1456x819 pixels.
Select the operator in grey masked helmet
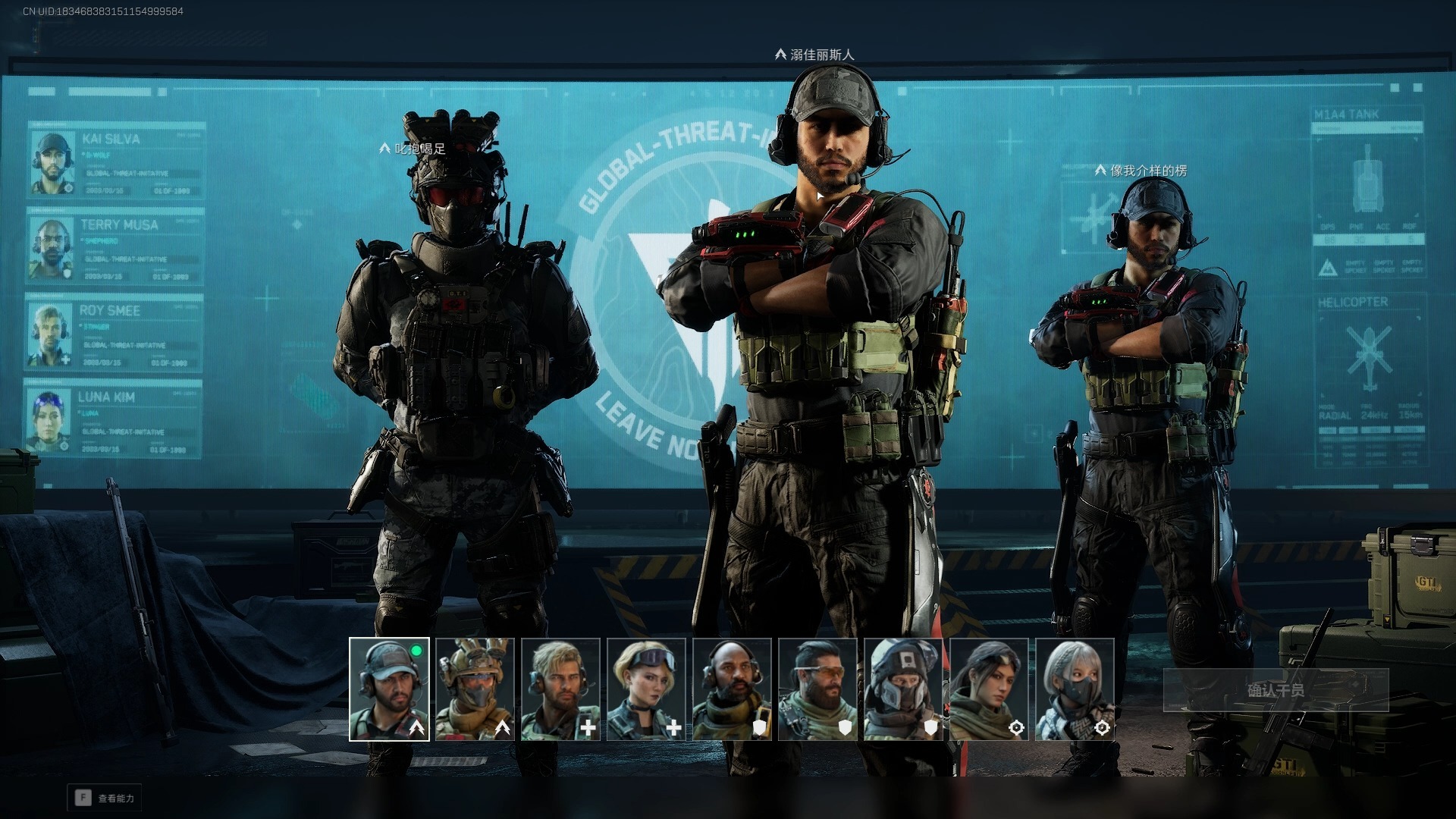pos(903,689)
